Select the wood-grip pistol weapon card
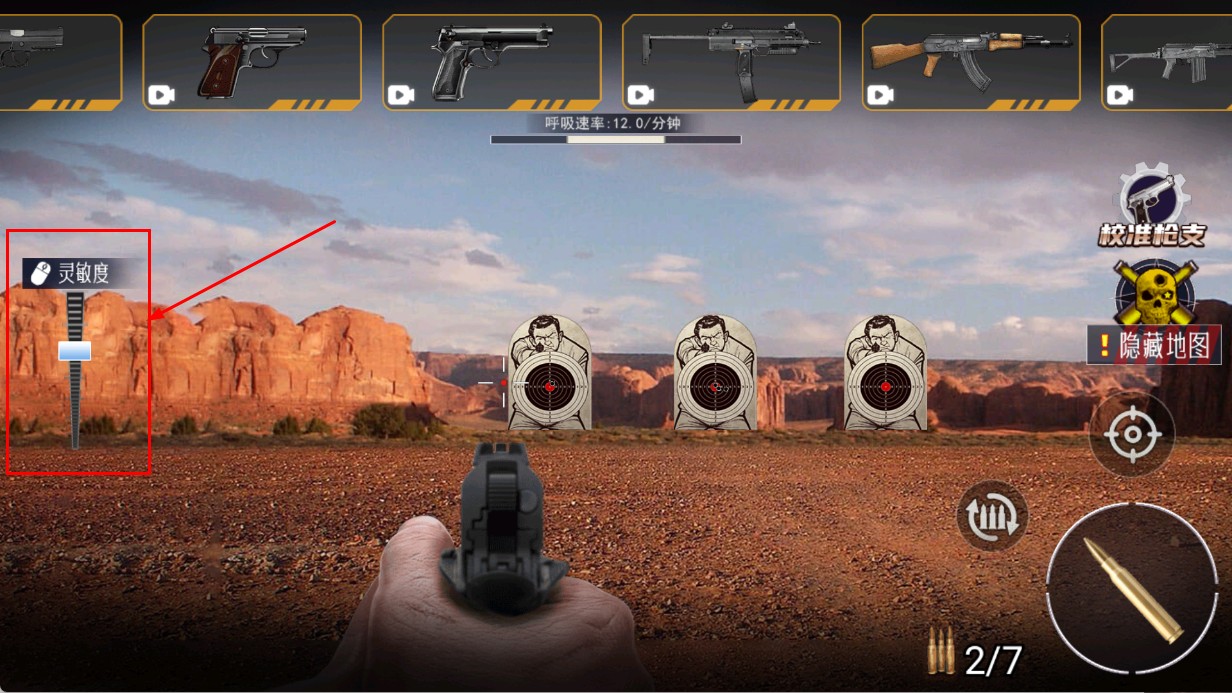The width and height of the screenshot is (1232, 693). click(251, 61)
